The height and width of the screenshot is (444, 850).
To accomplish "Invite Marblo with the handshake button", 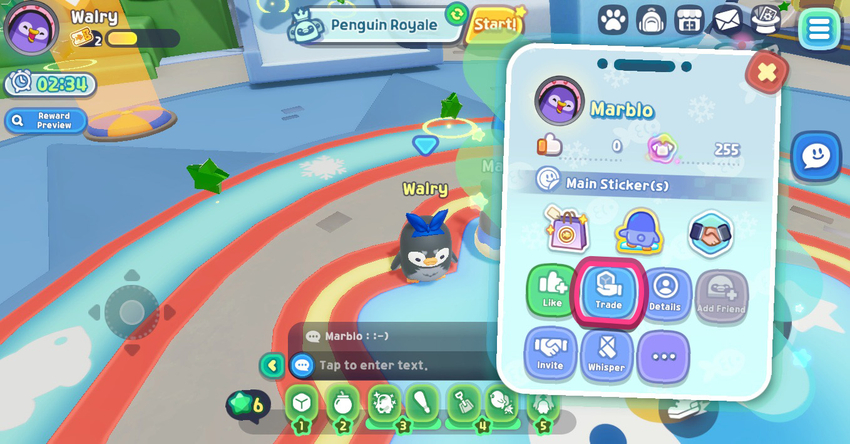I will click(550, 354).
